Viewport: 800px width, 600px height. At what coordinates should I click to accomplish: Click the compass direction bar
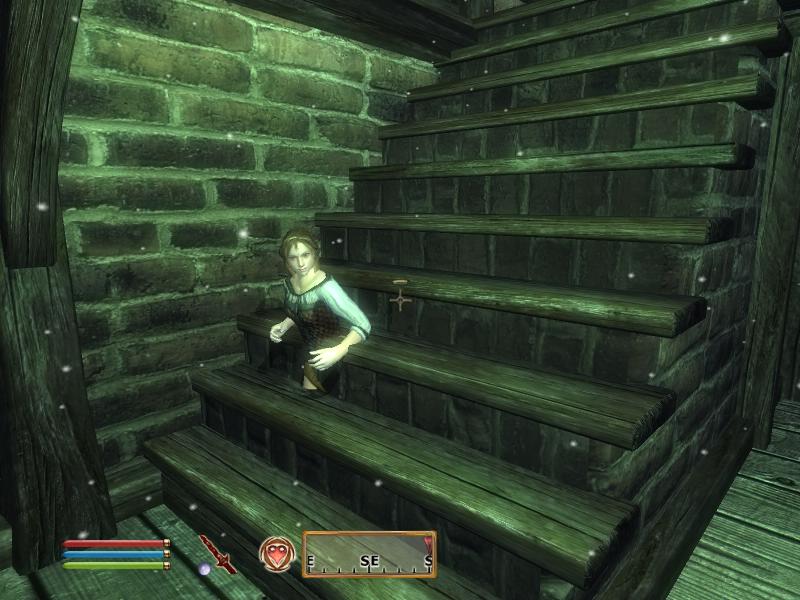pos(369,554)
